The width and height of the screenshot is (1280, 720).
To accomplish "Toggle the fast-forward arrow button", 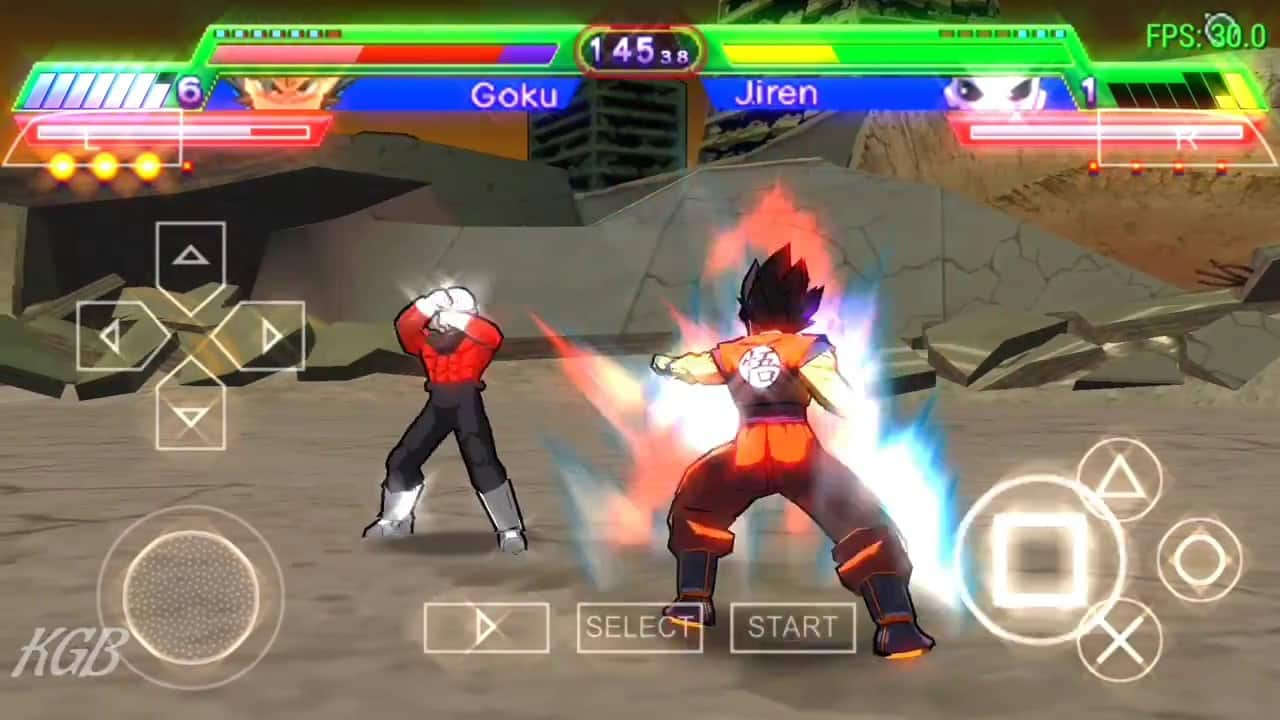I will coord(486,628).
